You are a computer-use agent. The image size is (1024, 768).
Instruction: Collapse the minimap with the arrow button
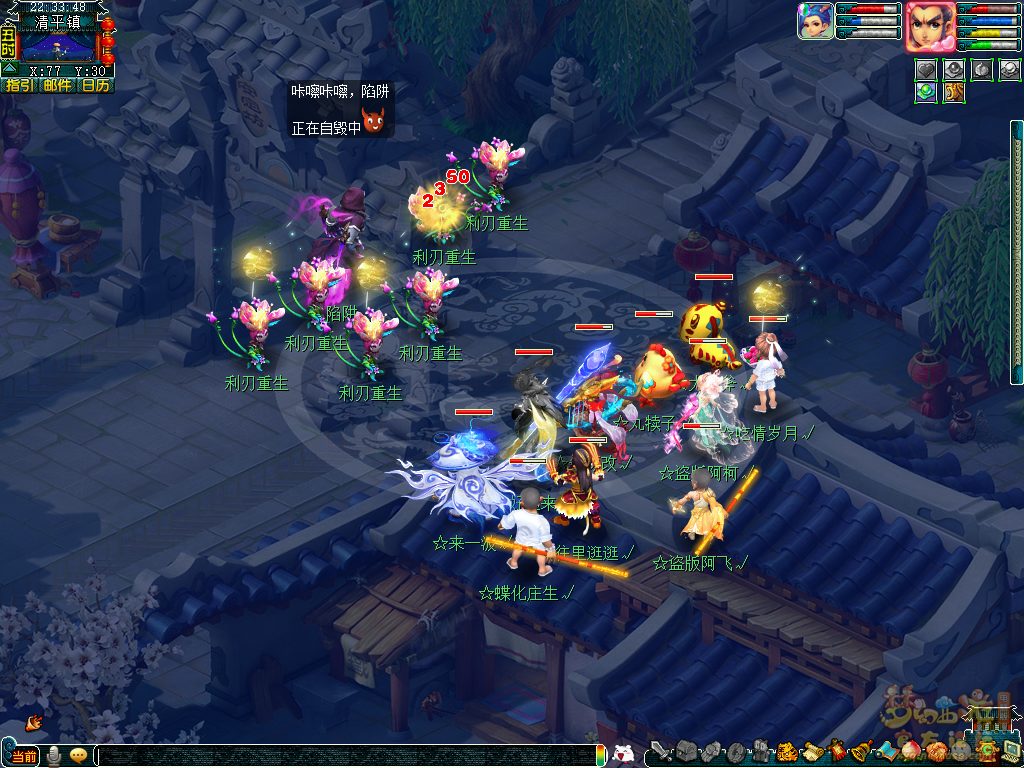pyautogui.click(x=8, y=70)
